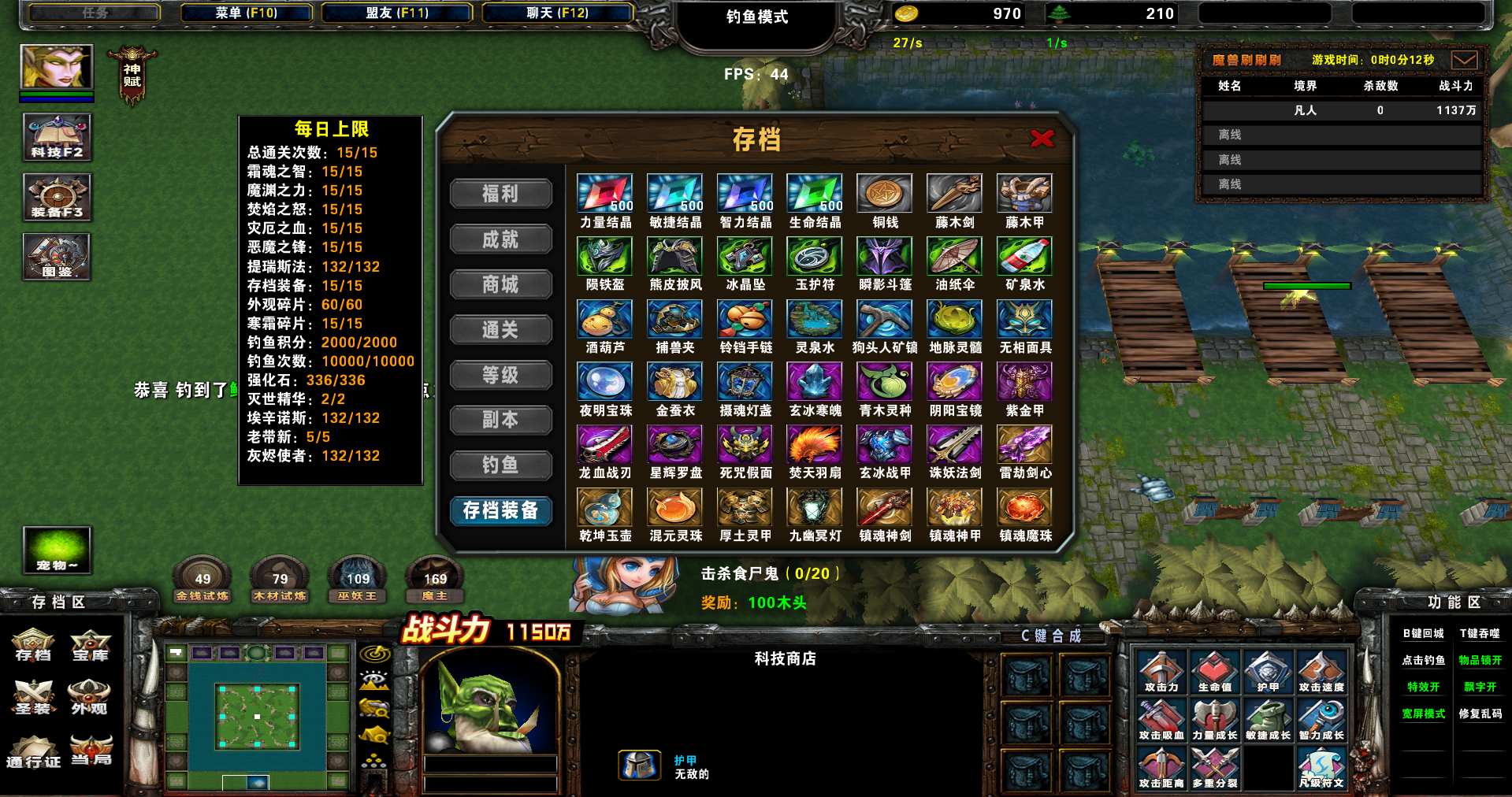Close the 存档 window
Image resolution: width=1512 pixels, height=797 pixels.
pos(1042,139)
